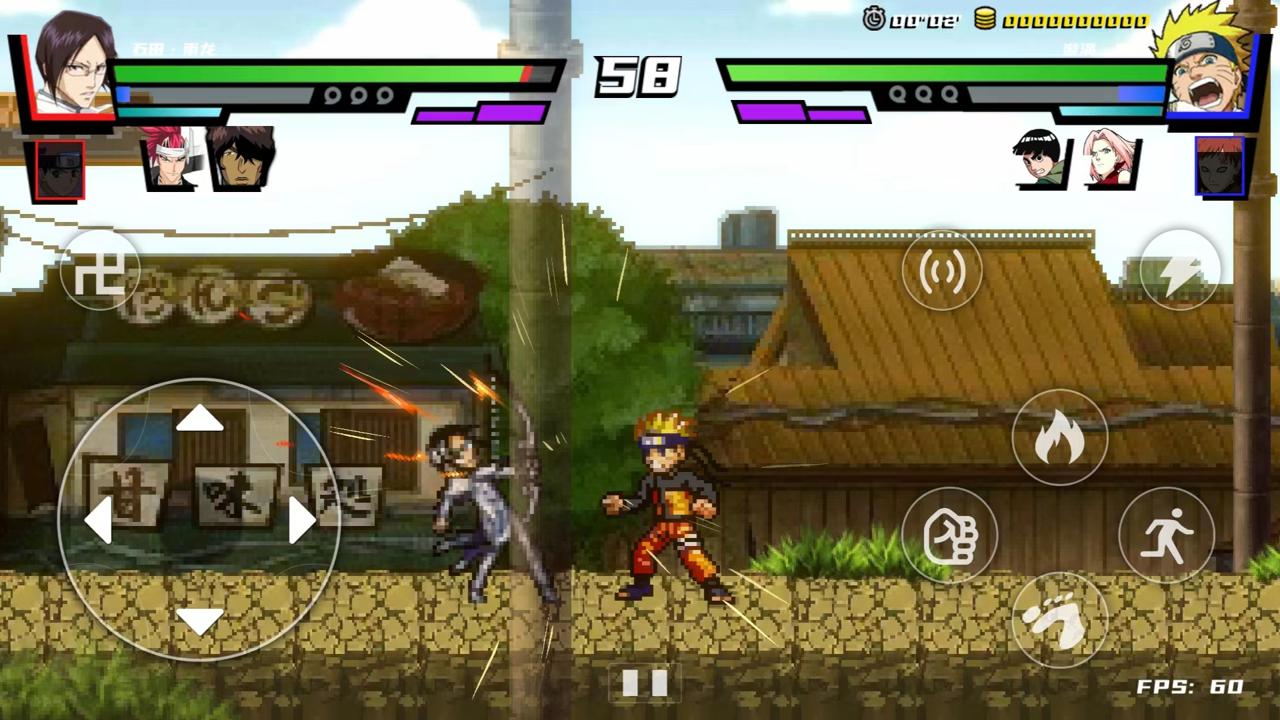The image size is (1280, 720).
Task: Select the Rock Lee teammate portrait
Action: [x=1040, y=160]
